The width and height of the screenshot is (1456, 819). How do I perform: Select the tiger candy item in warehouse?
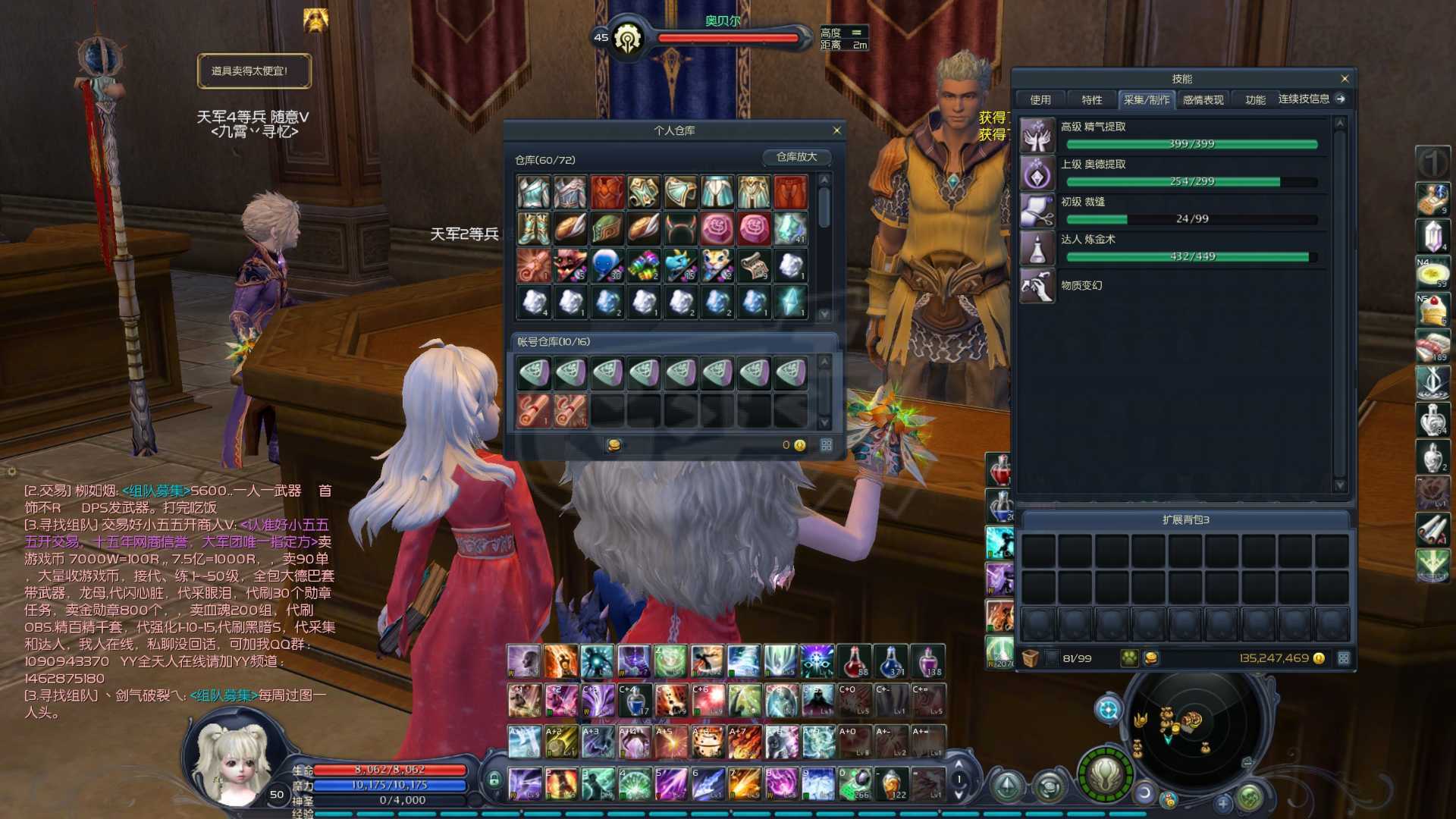click(x=717, y=266)
